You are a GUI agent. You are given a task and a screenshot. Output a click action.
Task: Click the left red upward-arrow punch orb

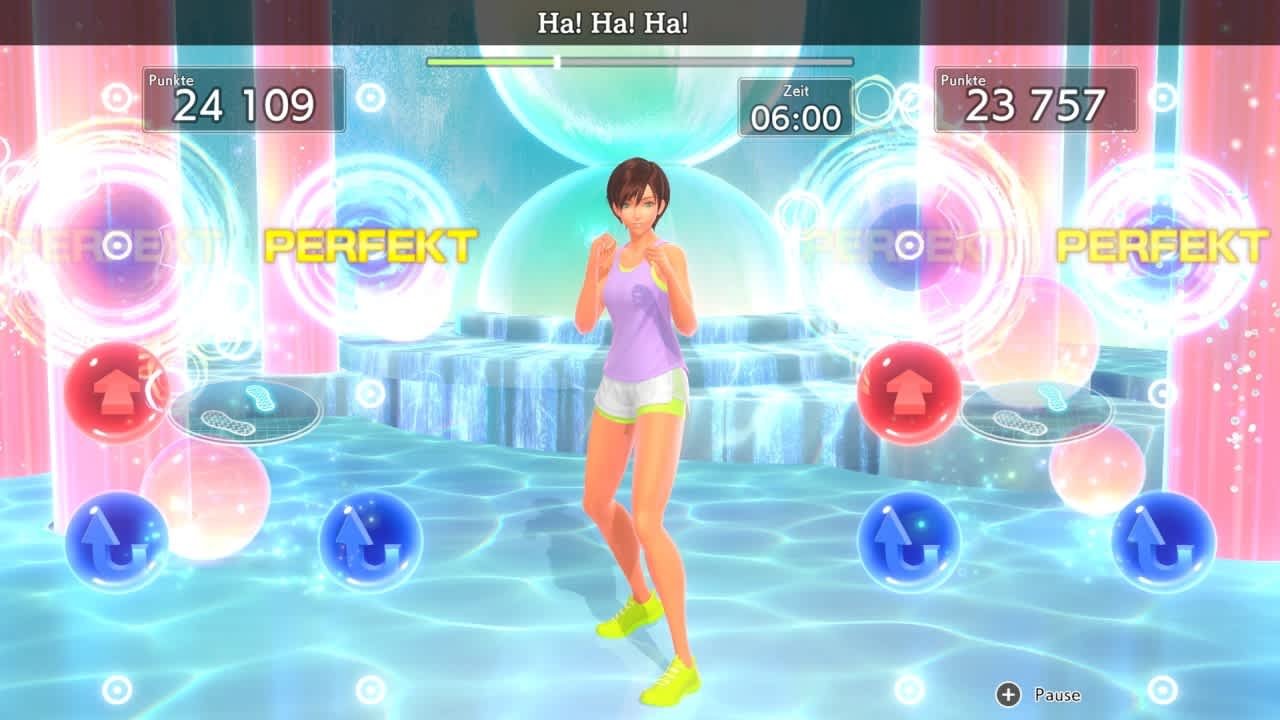[x=109, y=390]
